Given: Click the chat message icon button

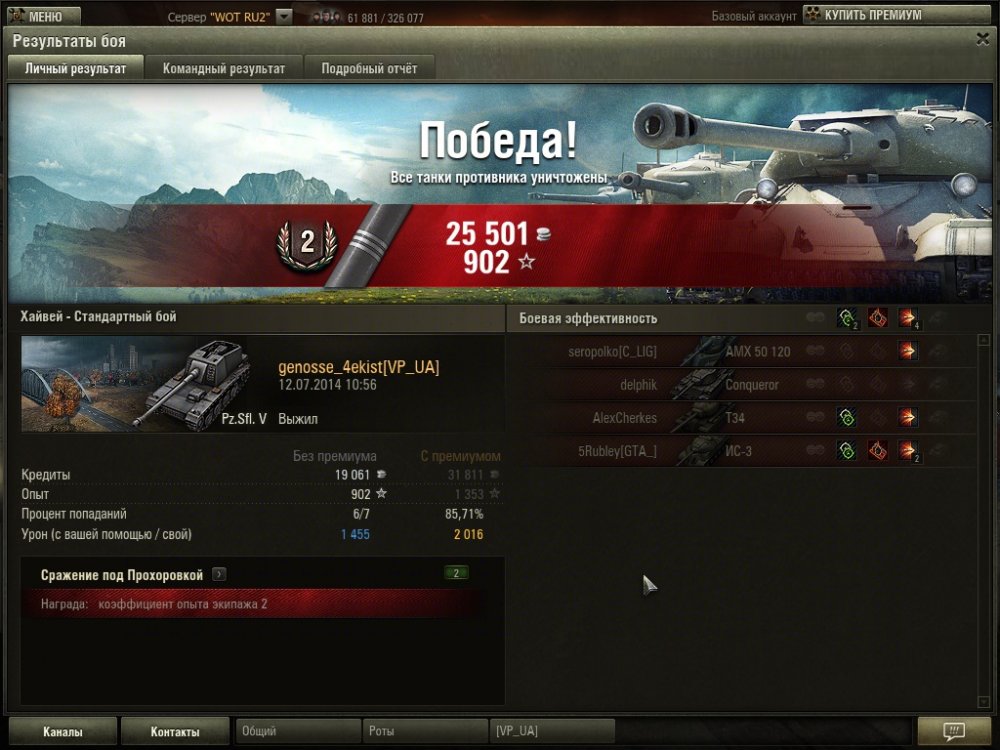Looking at the screenshot, I should click(953, 731).
